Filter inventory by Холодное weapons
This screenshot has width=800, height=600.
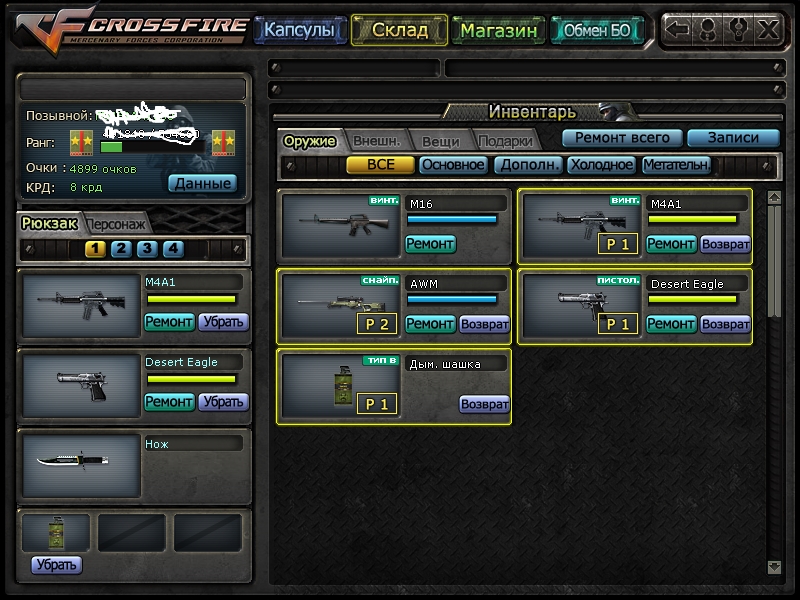[x=601, y=165]
